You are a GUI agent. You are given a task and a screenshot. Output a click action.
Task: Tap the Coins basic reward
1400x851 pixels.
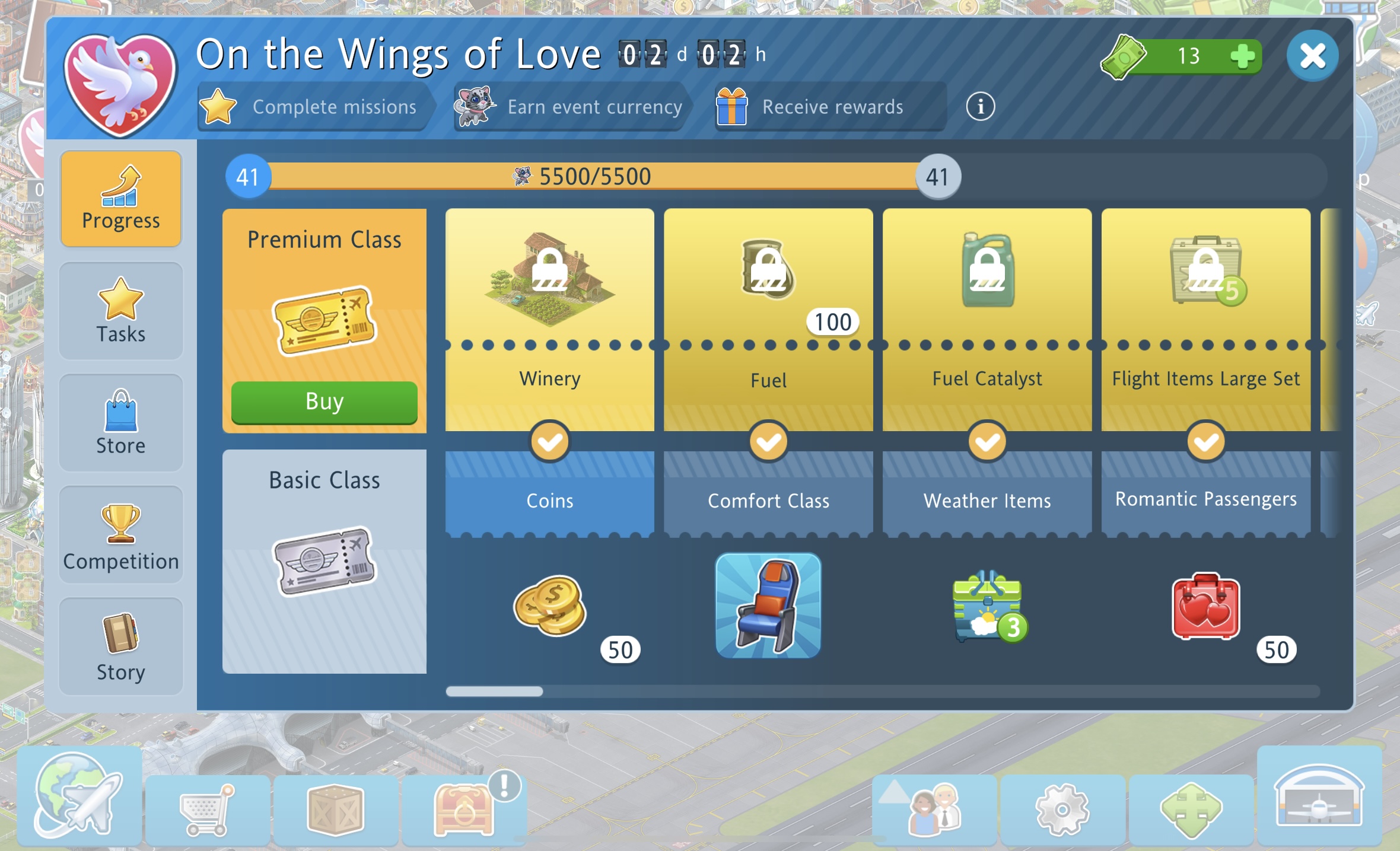click(549, 606)
